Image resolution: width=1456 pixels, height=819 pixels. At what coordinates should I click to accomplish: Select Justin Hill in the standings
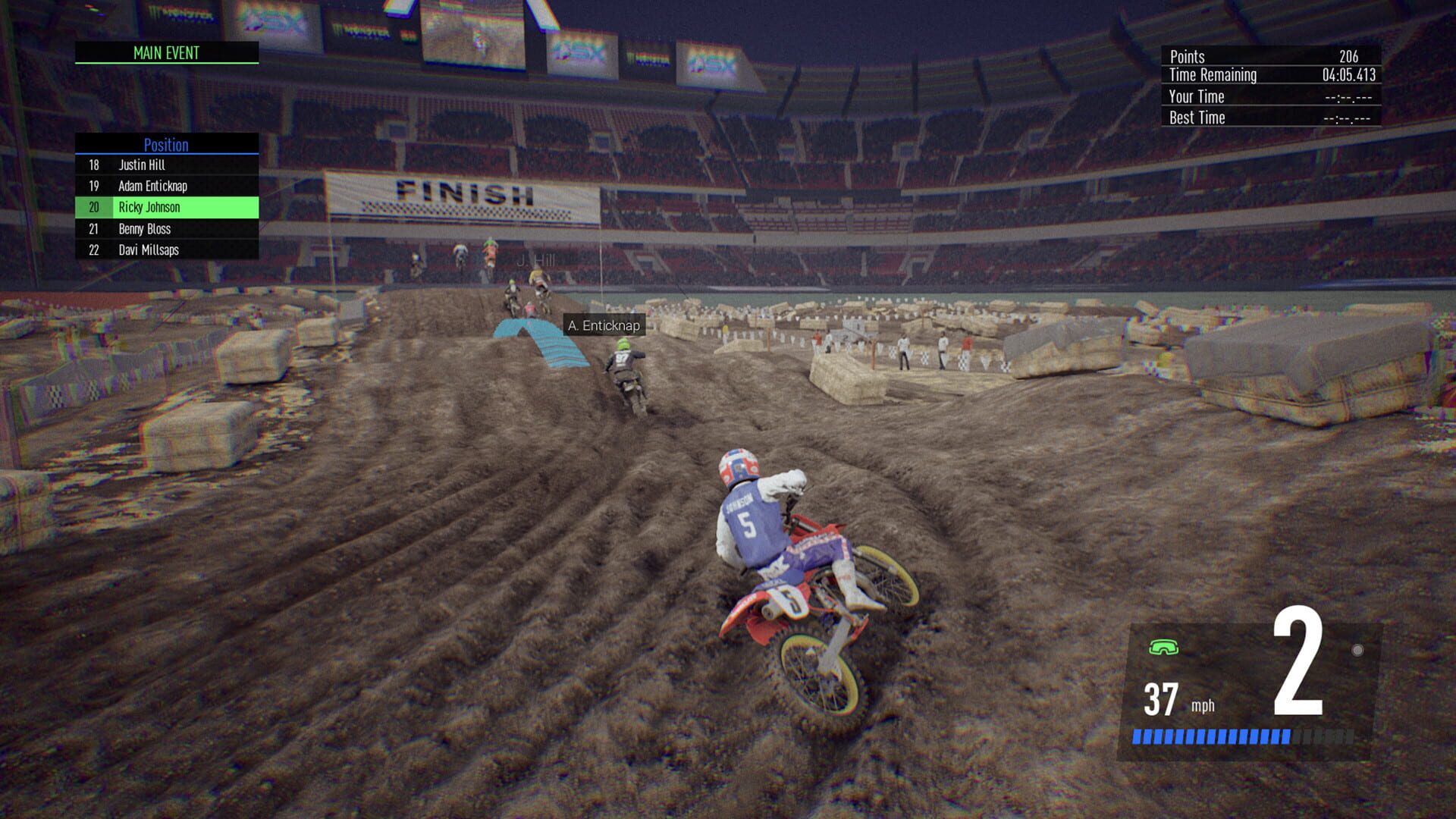[x=166, y=165]
